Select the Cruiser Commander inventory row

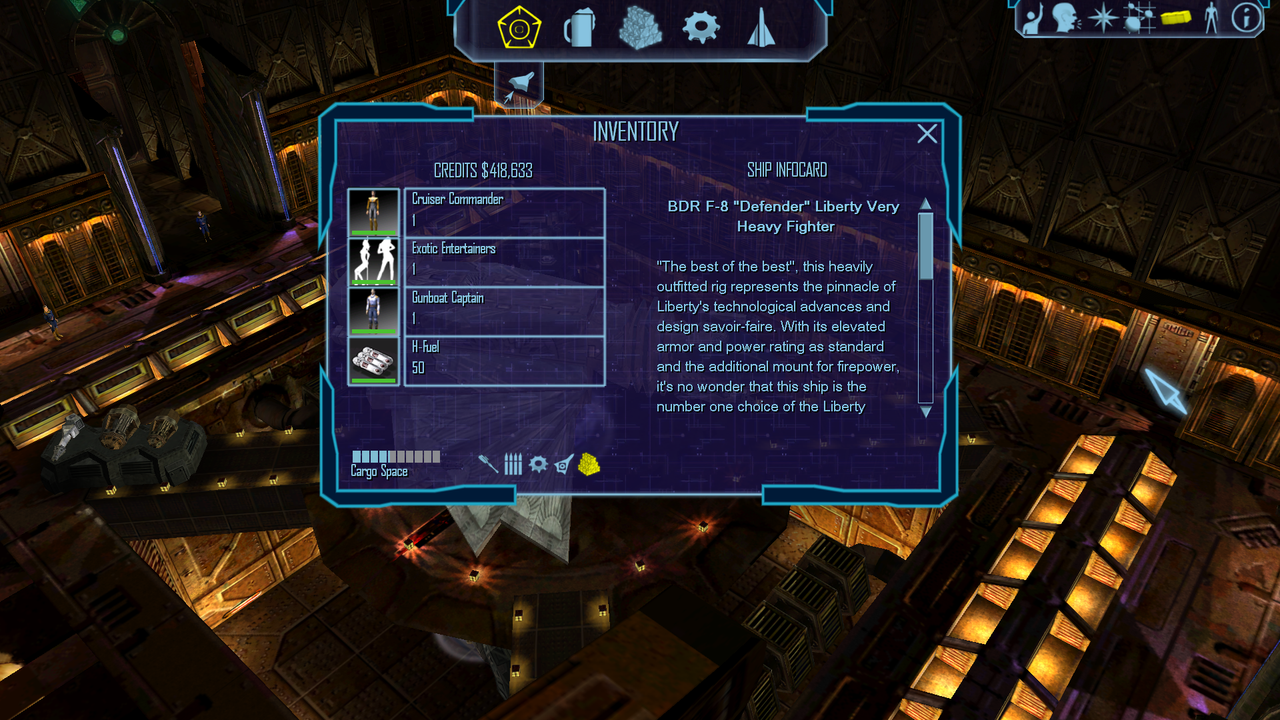click(x=504, y=212)
